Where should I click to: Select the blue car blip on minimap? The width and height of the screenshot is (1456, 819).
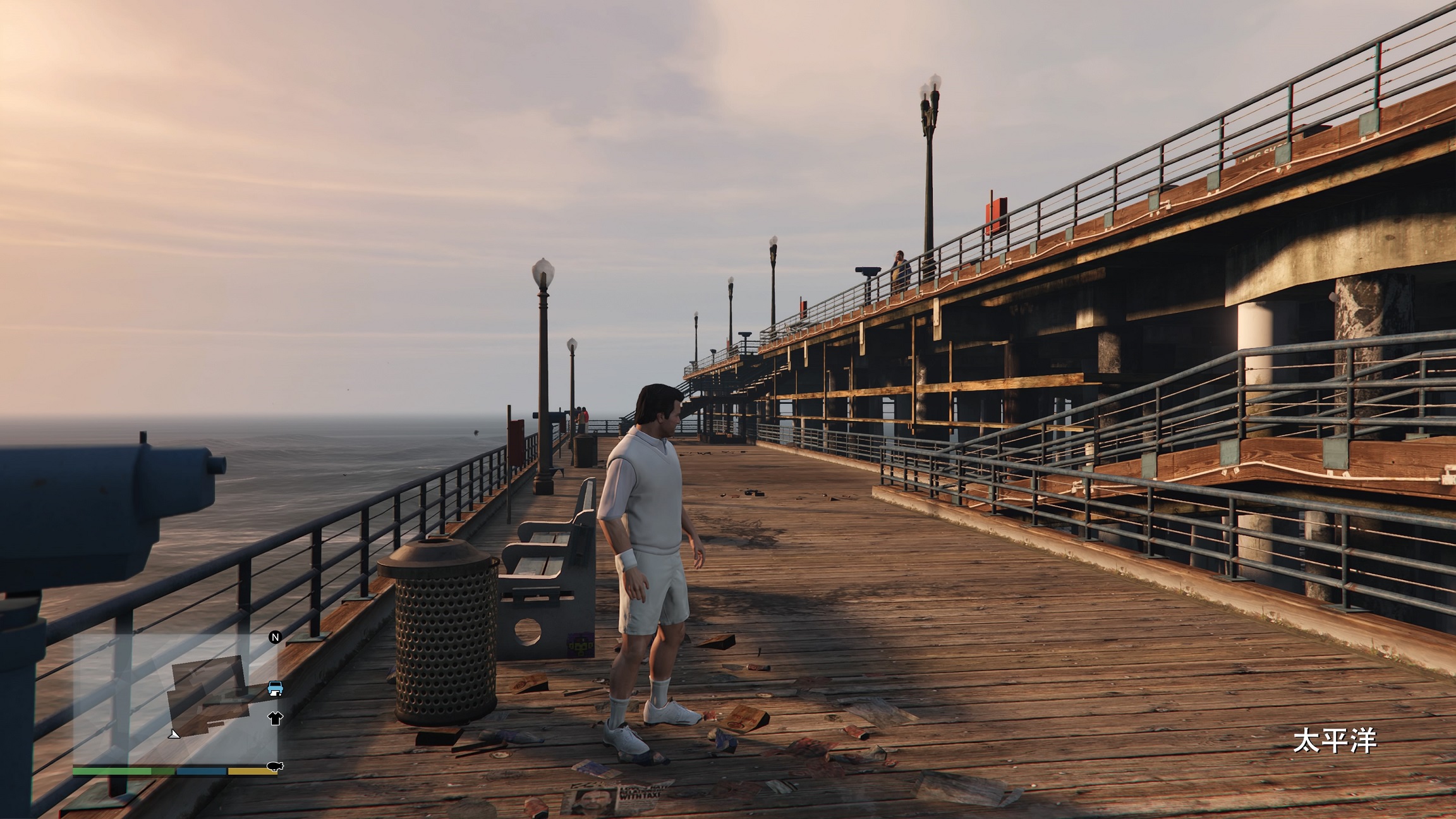coord(275,688)
